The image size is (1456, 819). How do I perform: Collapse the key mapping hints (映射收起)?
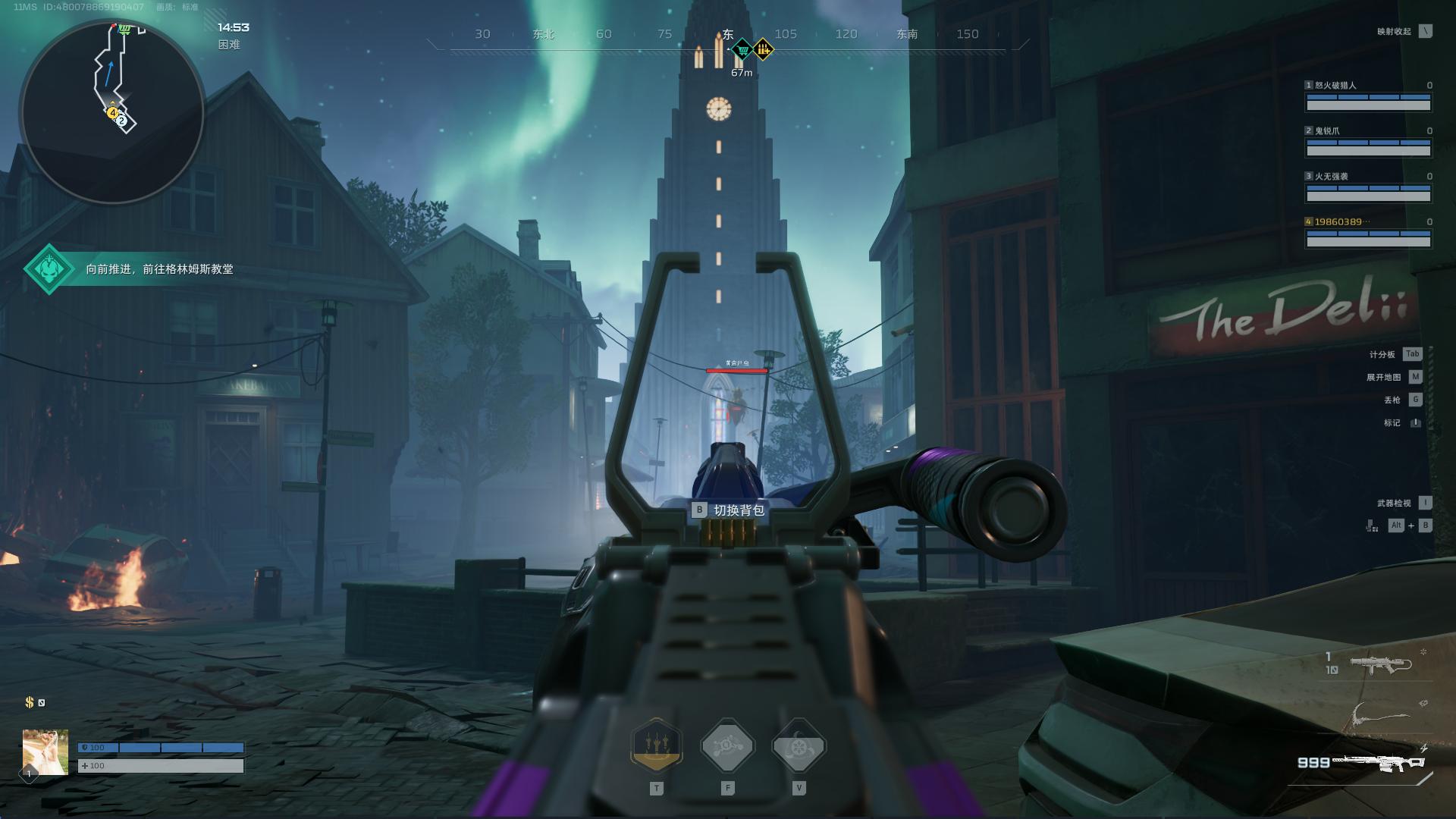point(1426,32)
